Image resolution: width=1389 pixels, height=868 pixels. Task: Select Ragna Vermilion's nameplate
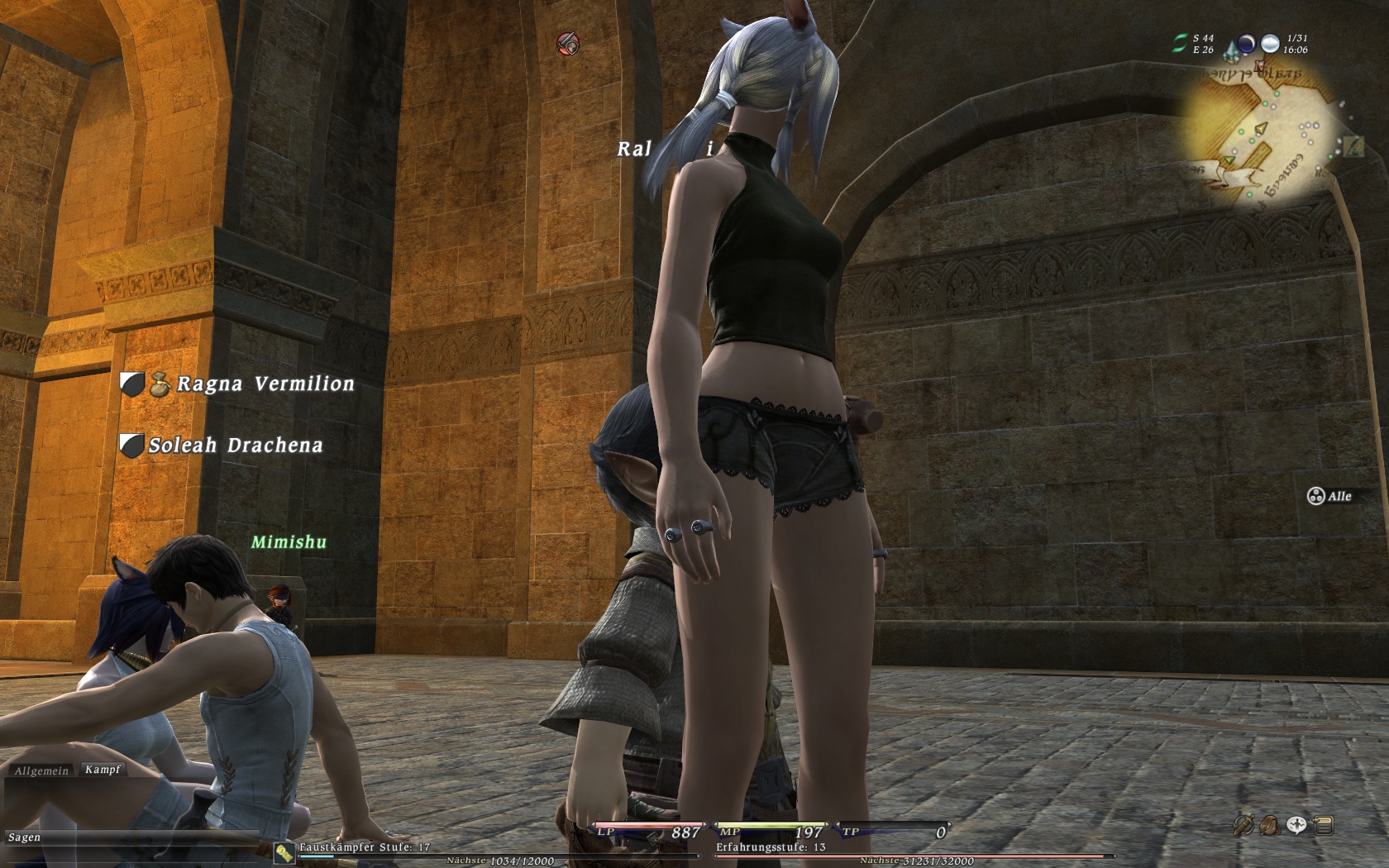point(265,384)
